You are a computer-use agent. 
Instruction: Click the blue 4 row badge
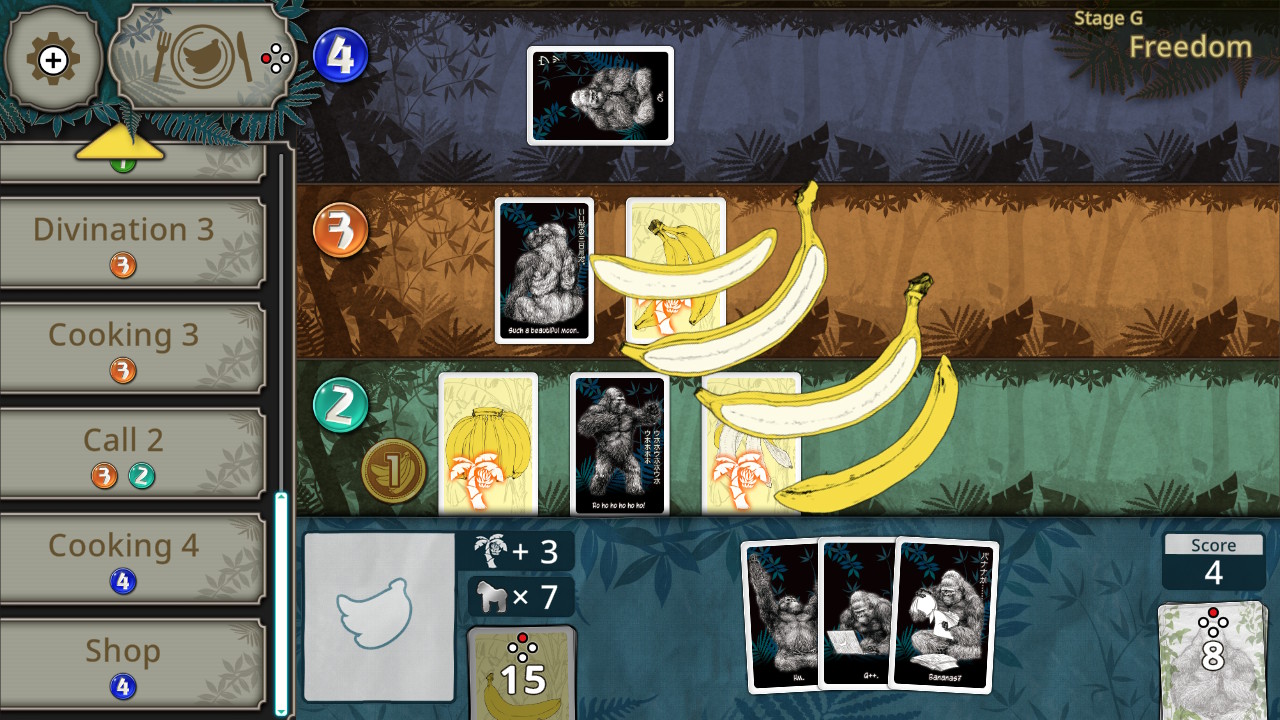pos(341,57)
